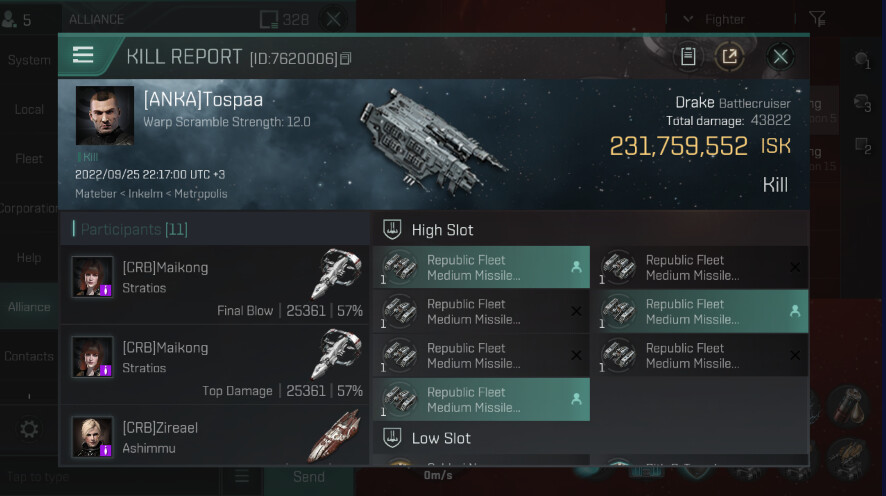Copy the kill report ID
The width and height of the screenshot is (886, 496).
[x=346, y=59]
